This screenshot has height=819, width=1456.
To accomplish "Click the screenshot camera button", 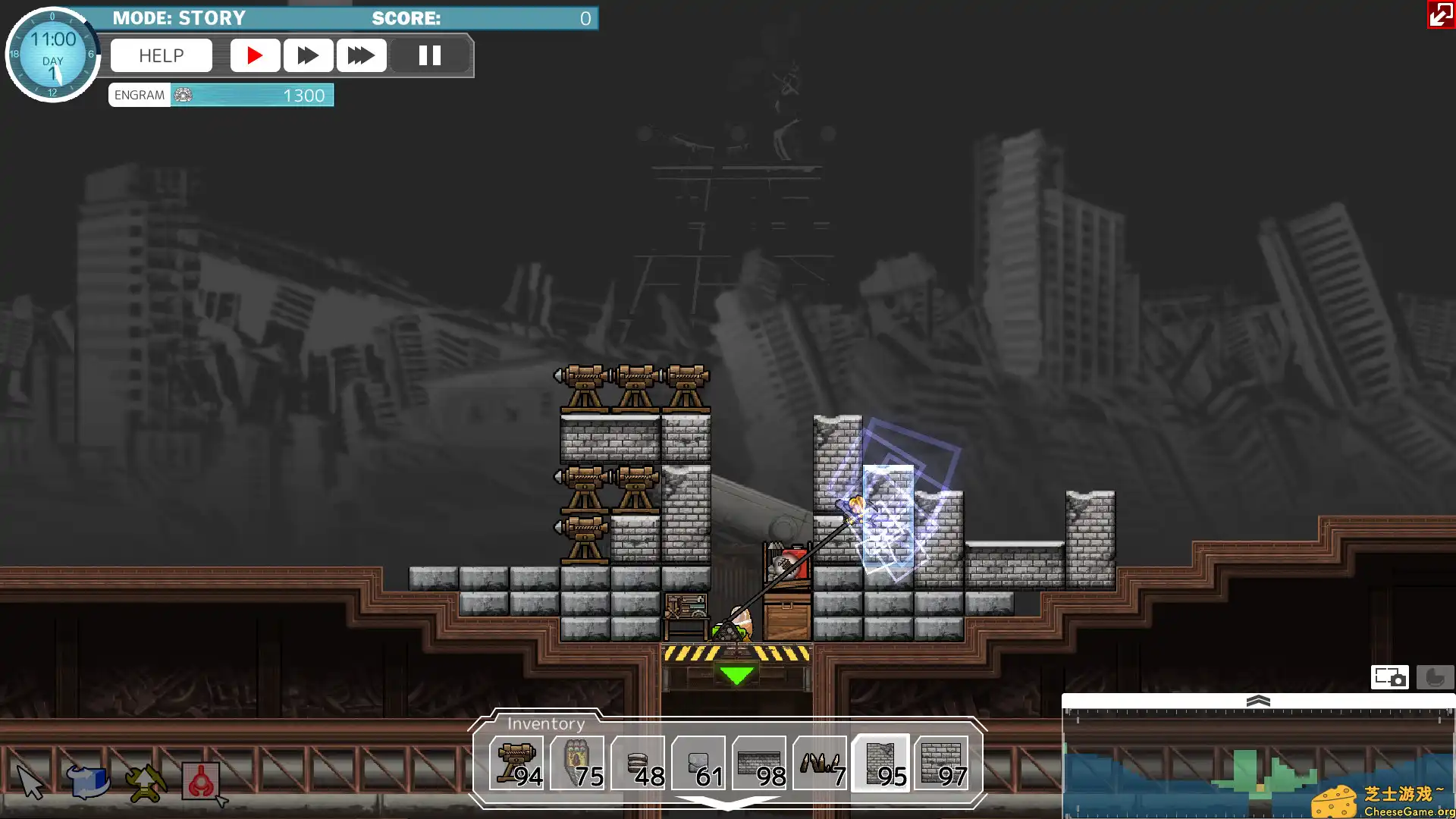I will [x=1389, y=676].
